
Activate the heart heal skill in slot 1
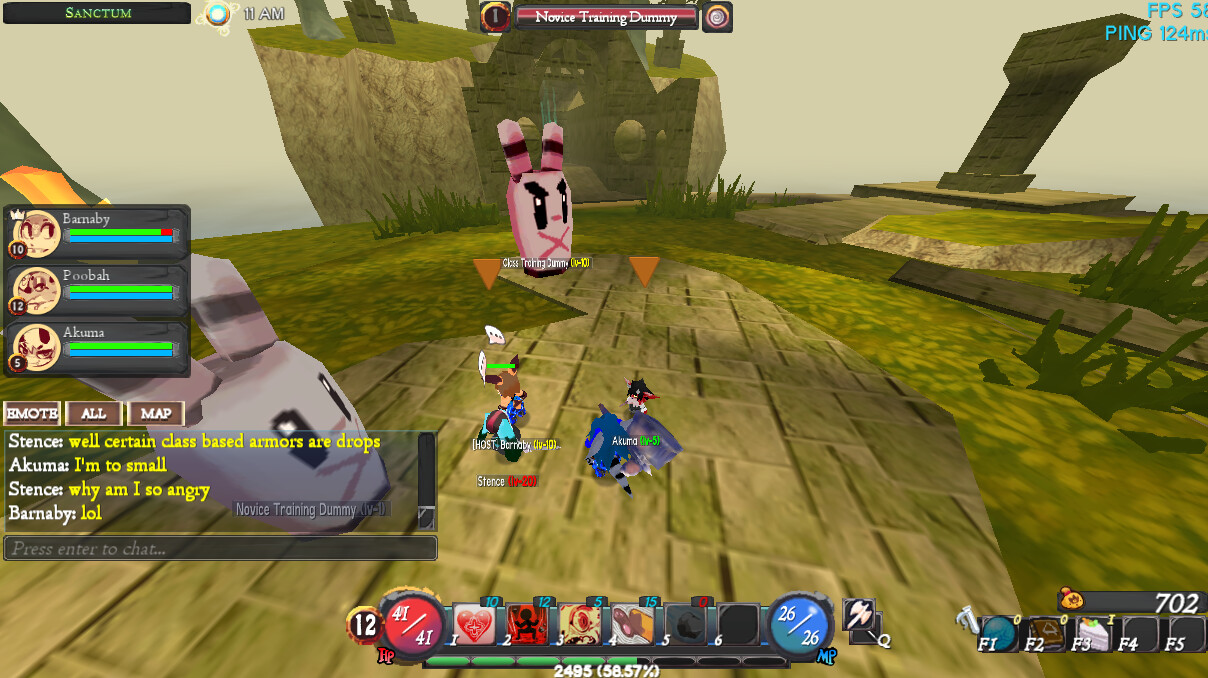[474, 625]
